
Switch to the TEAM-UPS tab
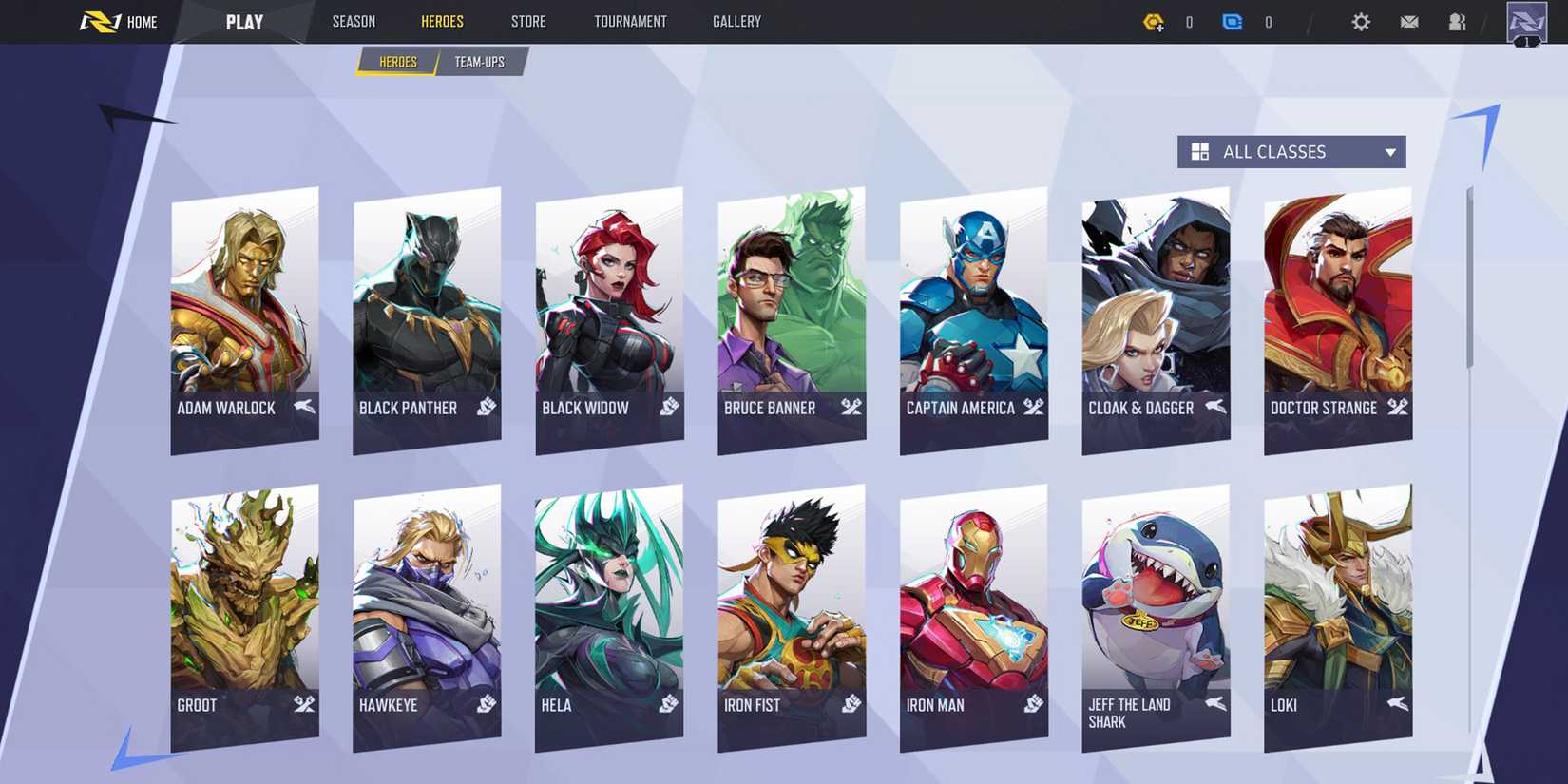click(479, 61)
